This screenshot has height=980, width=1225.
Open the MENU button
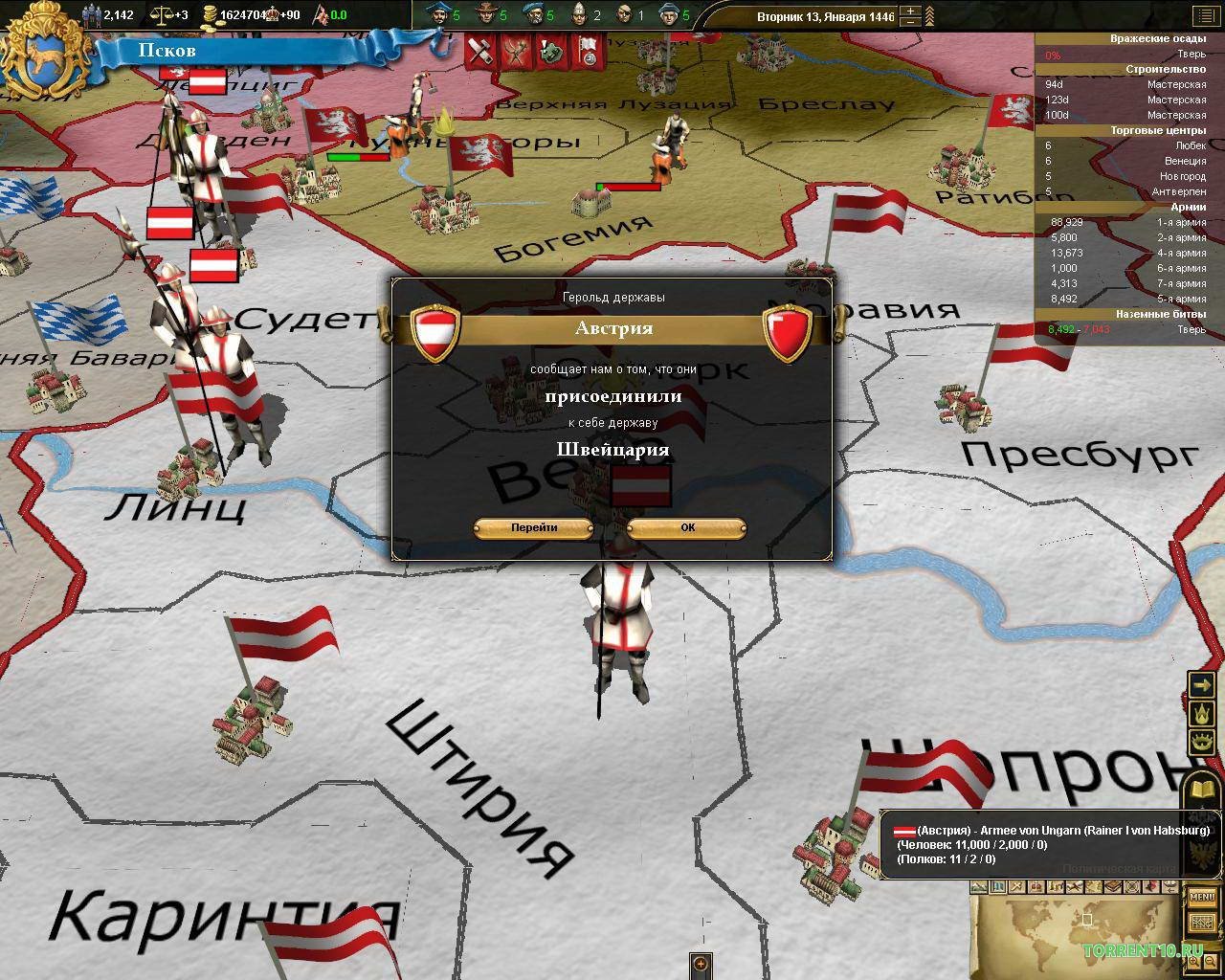point(1203,897)
